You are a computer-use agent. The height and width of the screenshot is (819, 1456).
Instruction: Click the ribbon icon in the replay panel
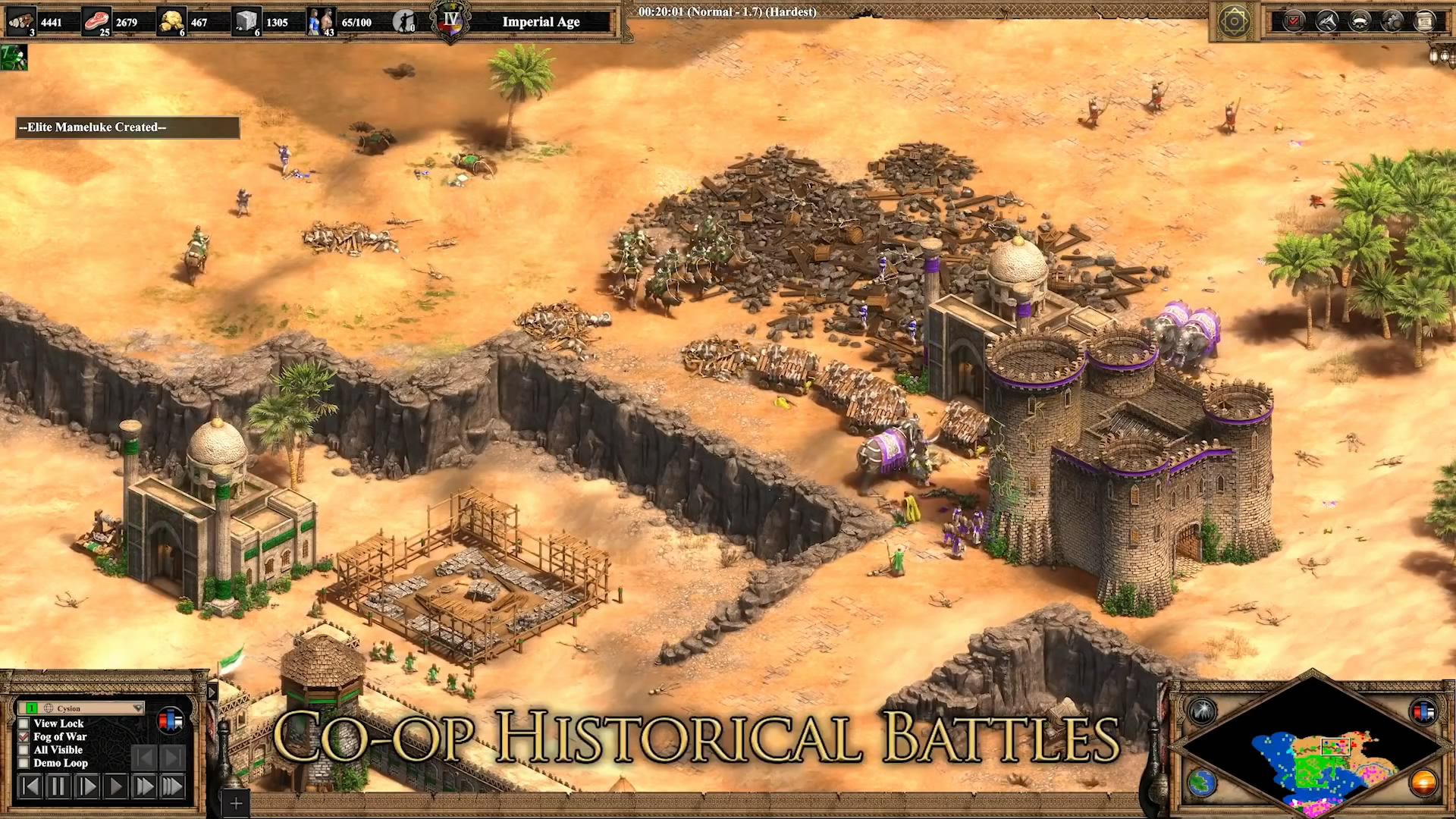[x=170, y=720]
